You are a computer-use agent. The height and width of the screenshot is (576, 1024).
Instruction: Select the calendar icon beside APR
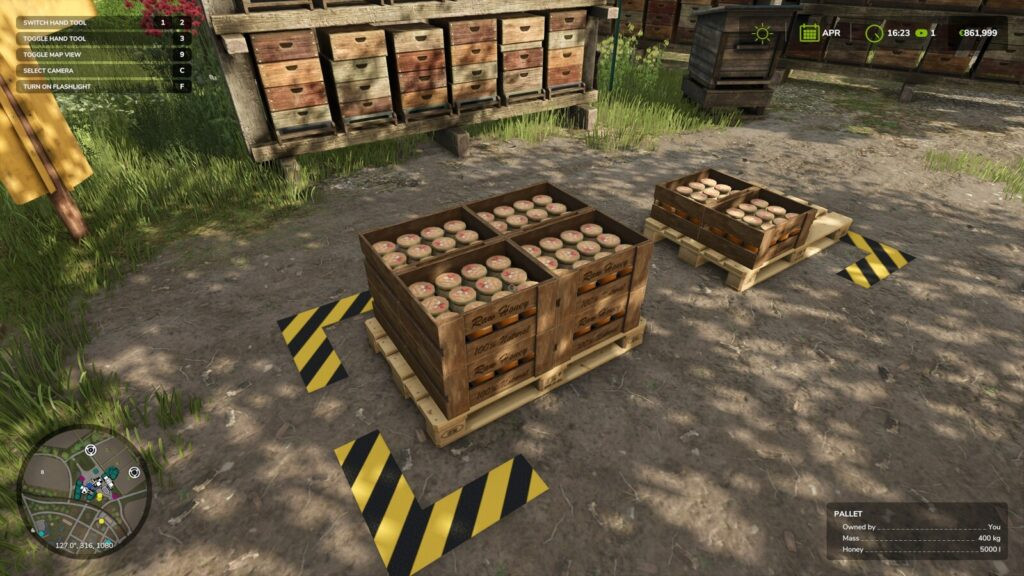click(809, 33)
